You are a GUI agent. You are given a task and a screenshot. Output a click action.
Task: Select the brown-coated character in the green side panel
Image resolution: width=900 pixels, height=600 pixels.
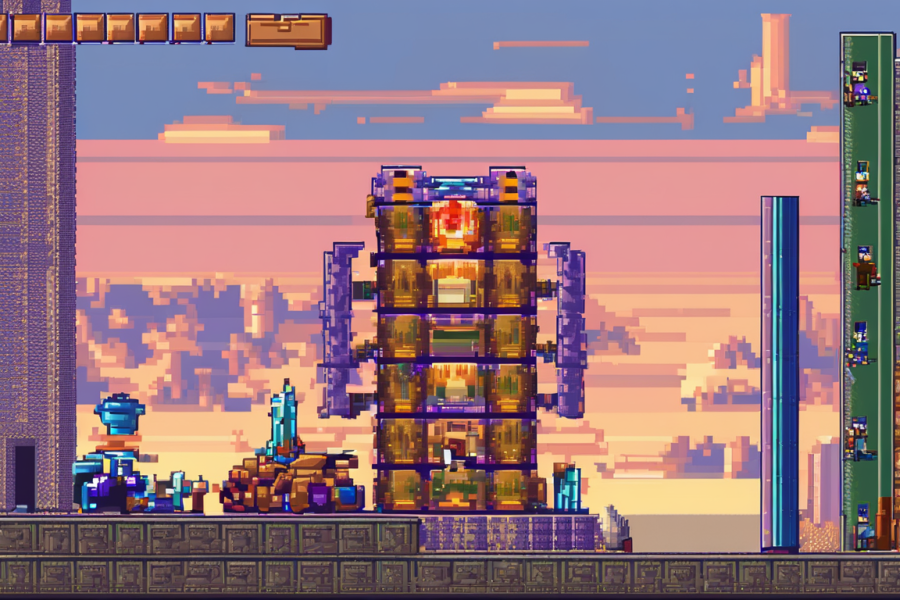pyautogui.click(x=864, y=268)
